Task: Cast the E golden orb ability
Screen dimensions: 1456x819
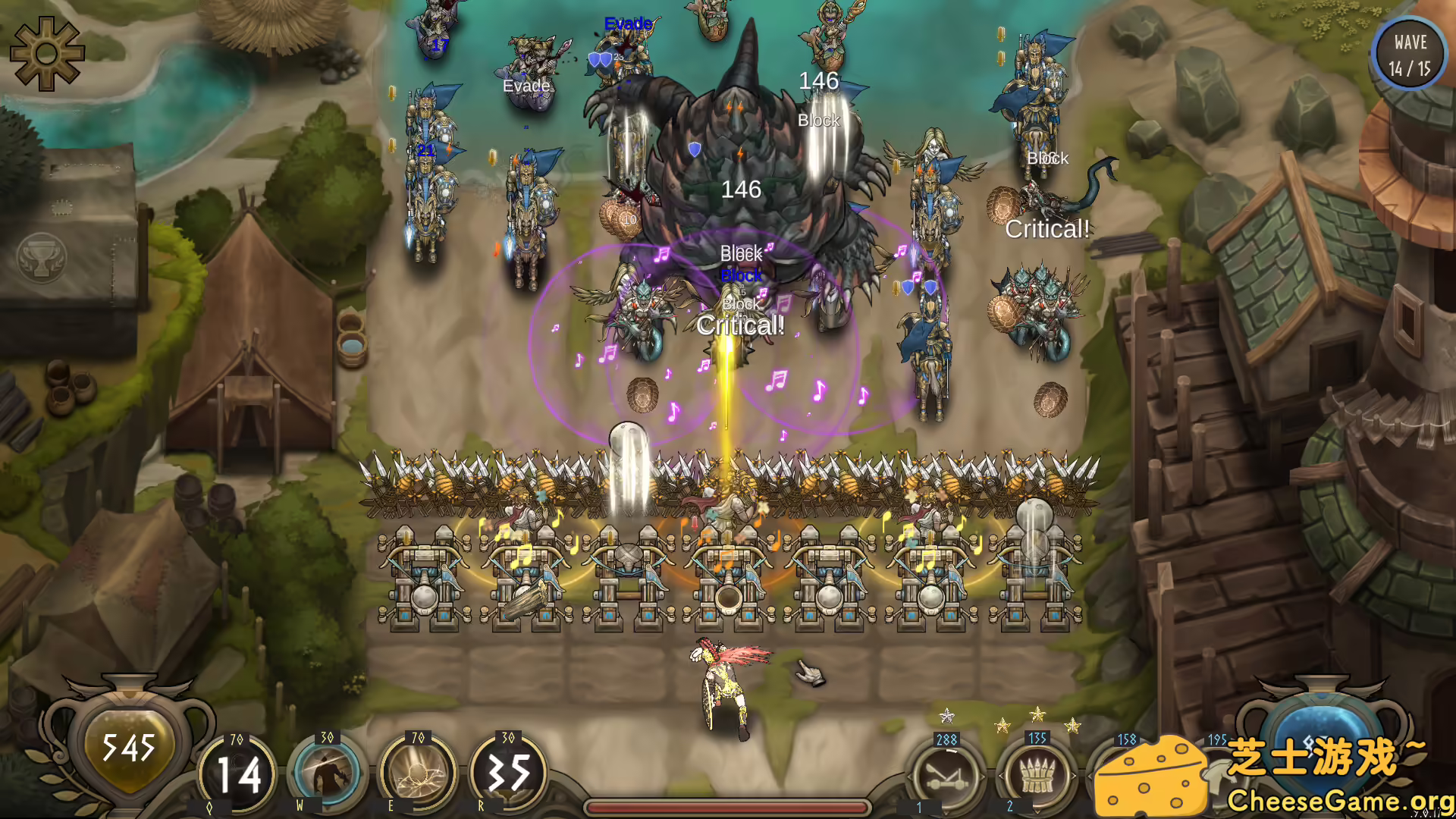Action: click(x=419, y=772)
